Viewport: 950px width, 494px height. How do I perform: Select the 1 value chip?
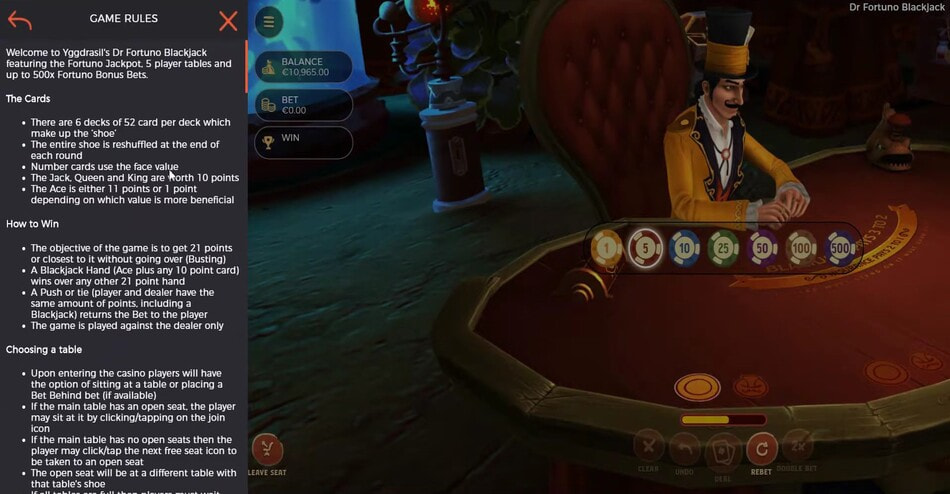(x=606, y=247)
